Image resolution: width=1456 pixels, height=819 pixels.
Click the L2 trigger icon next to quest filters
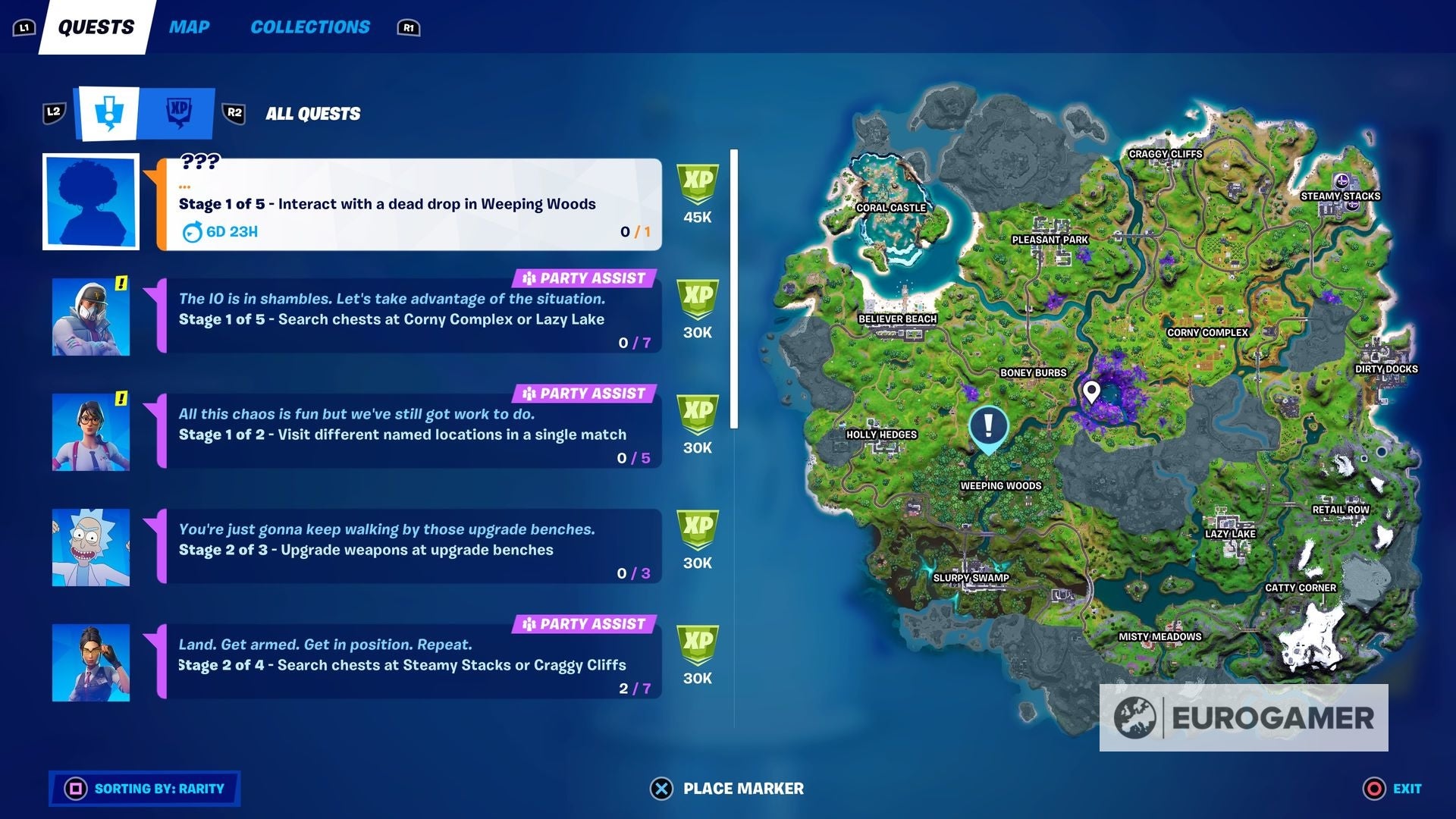click(53, 111)
